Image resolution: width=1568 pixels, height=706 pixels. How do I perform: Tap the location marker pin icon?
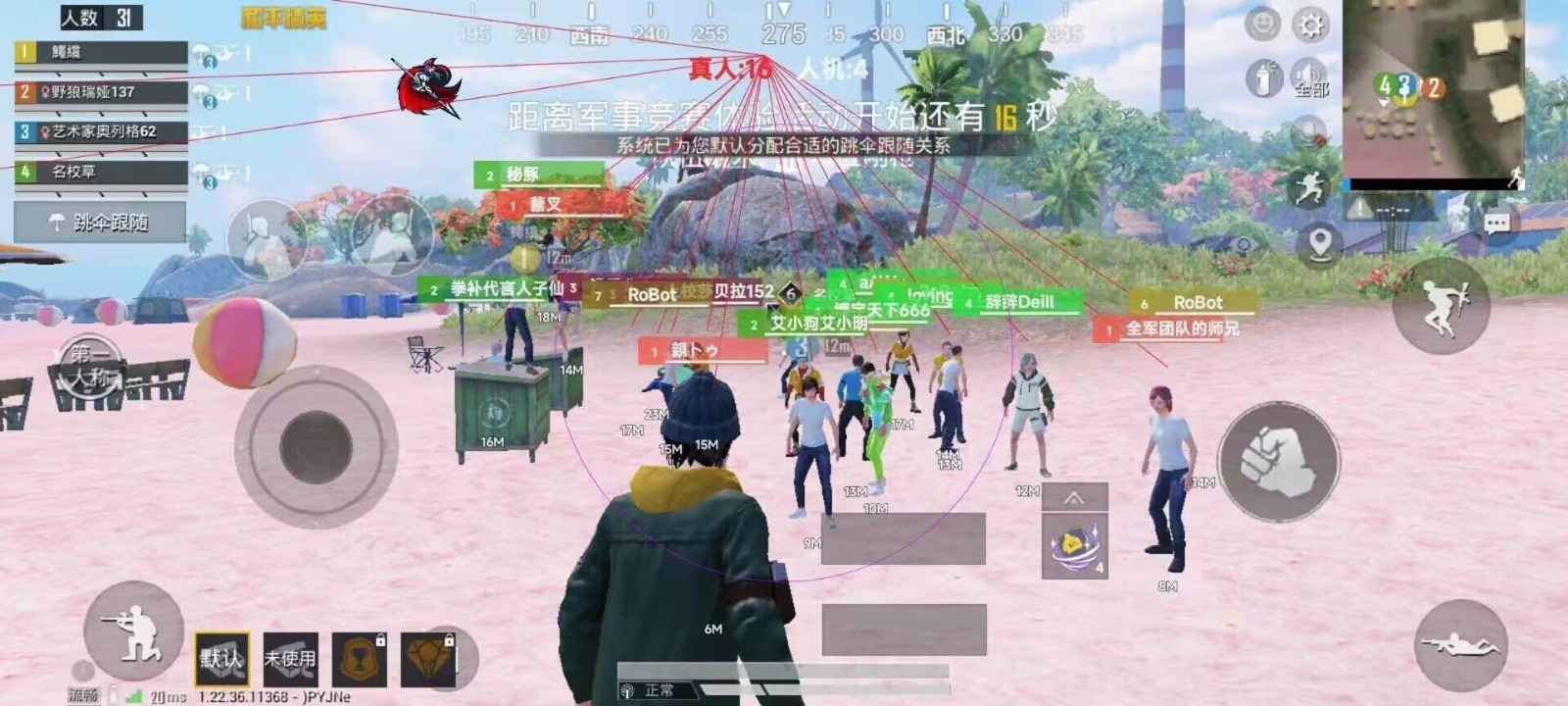1319,243
